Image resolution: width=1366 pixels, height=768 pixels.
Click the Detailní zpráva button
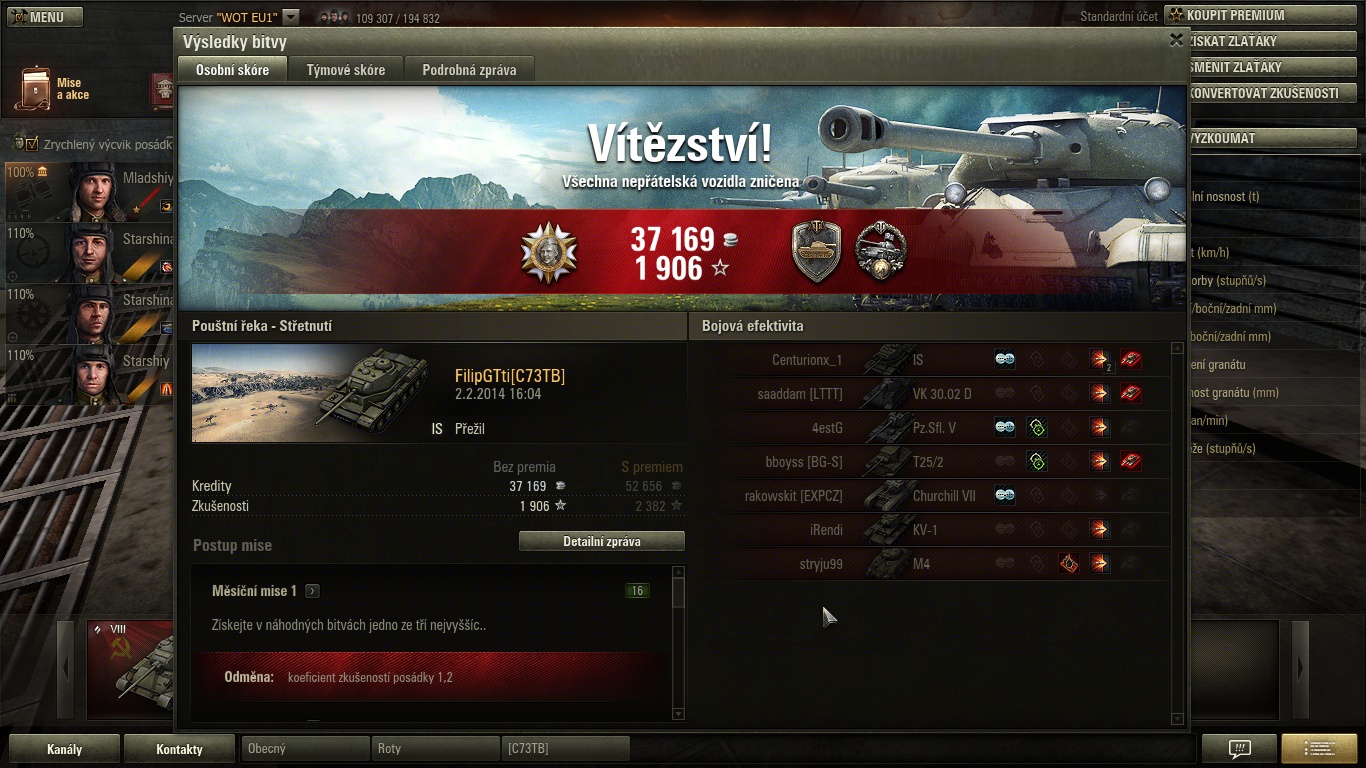601,541
